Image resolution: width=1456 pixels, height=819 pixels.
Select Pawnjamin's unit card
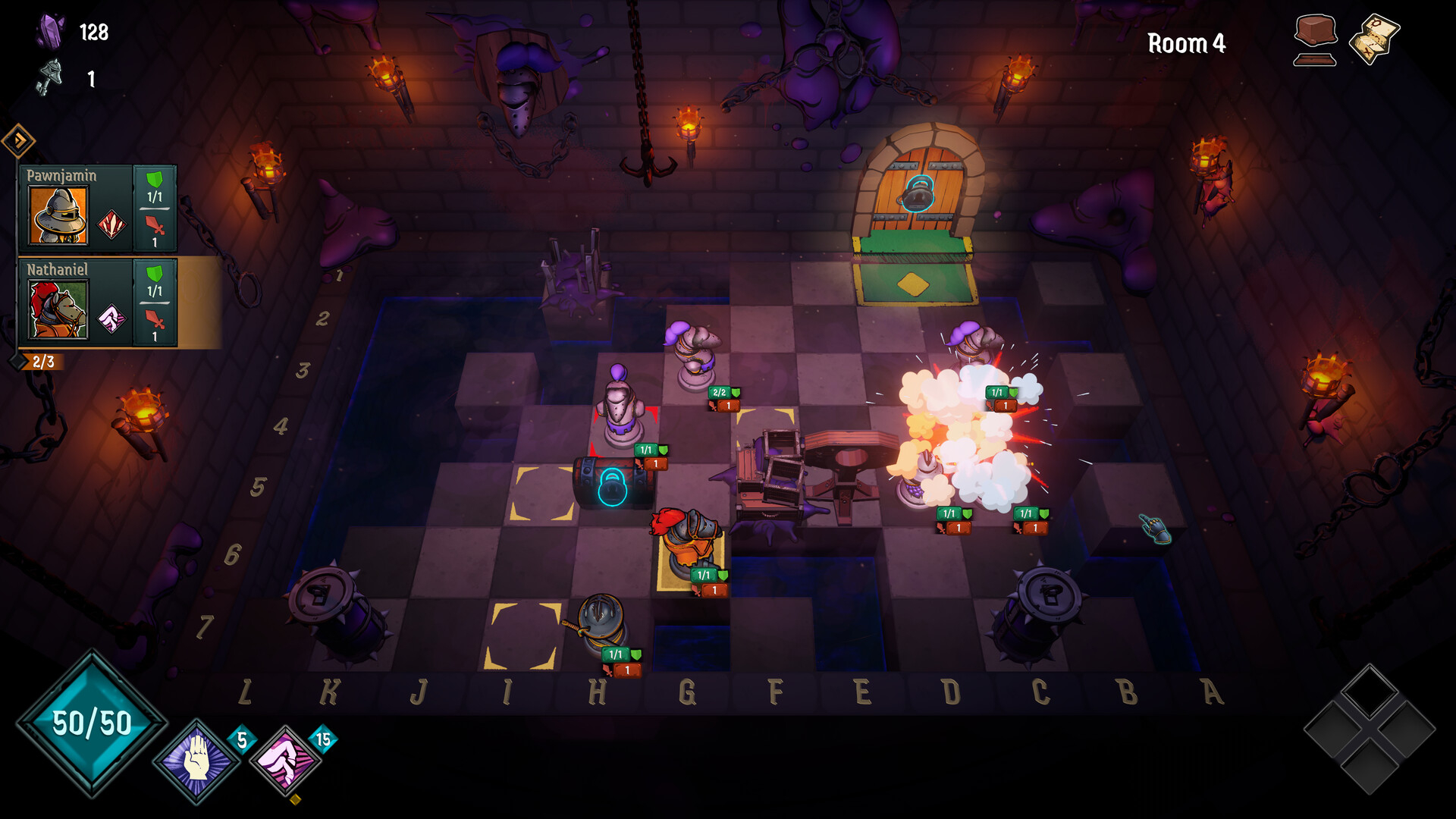[x=97, y=209]
